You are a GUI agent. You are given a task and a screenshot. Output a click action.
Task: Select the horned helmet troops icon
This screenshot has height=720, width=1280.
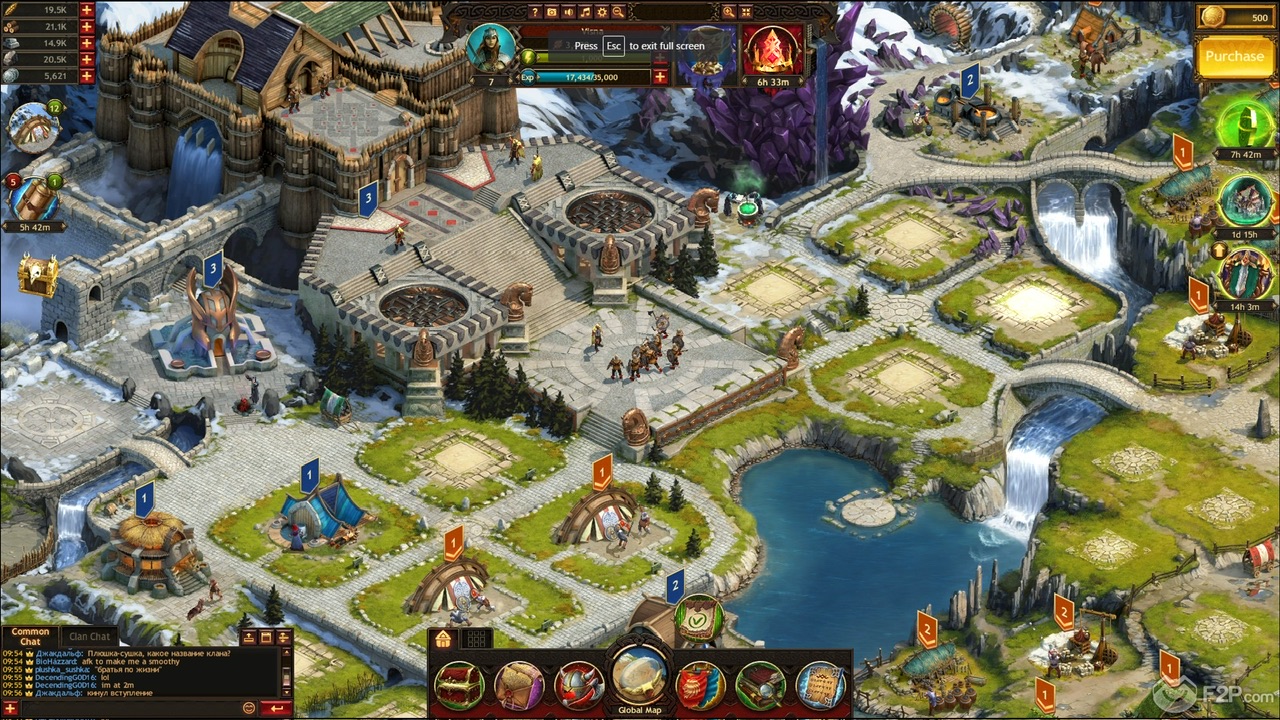pos(578,682)
